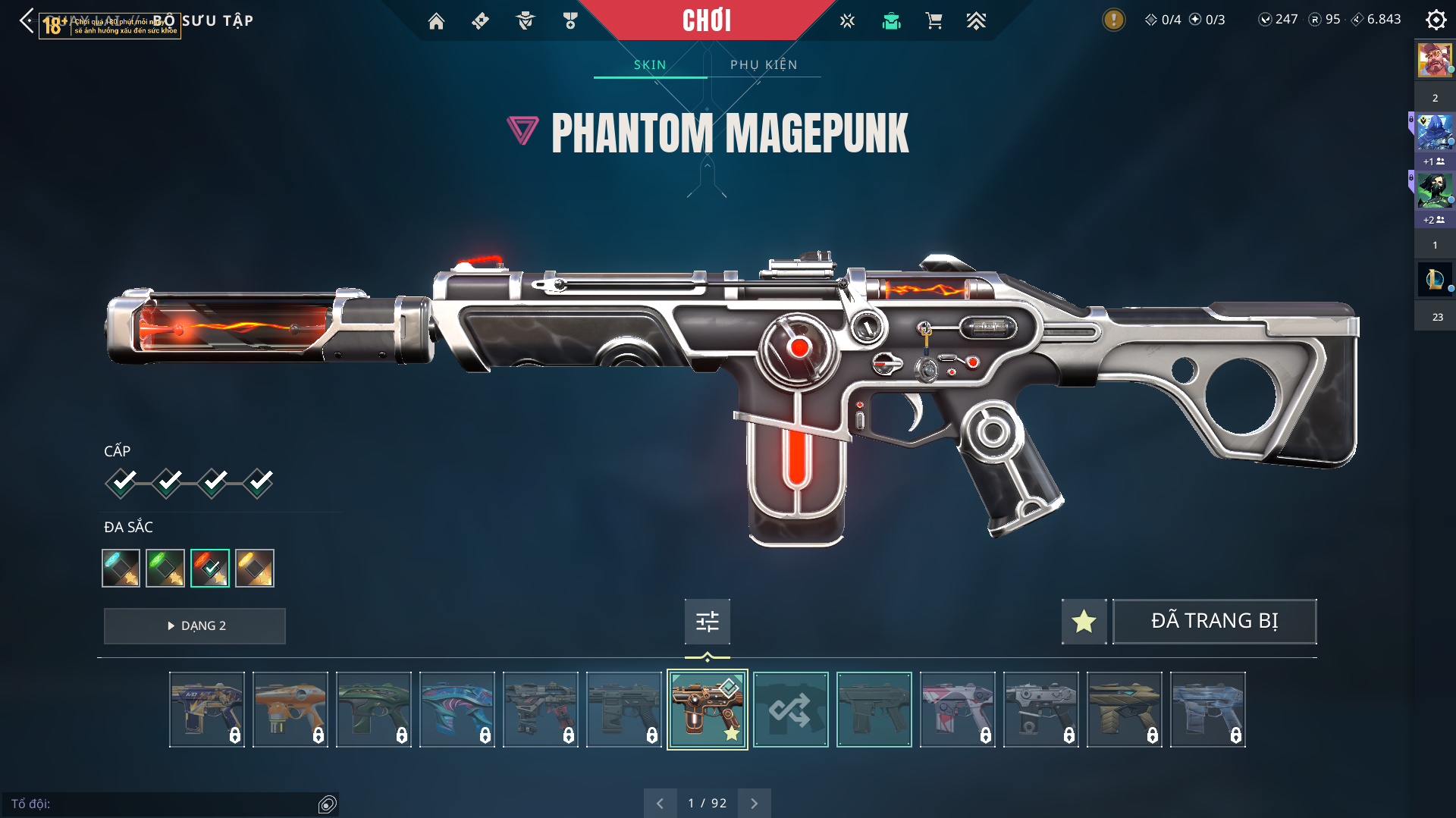1456x818 pixels.
Task: Choose the yellow chroma variant swatch
Action: click(x=255, y=568)
